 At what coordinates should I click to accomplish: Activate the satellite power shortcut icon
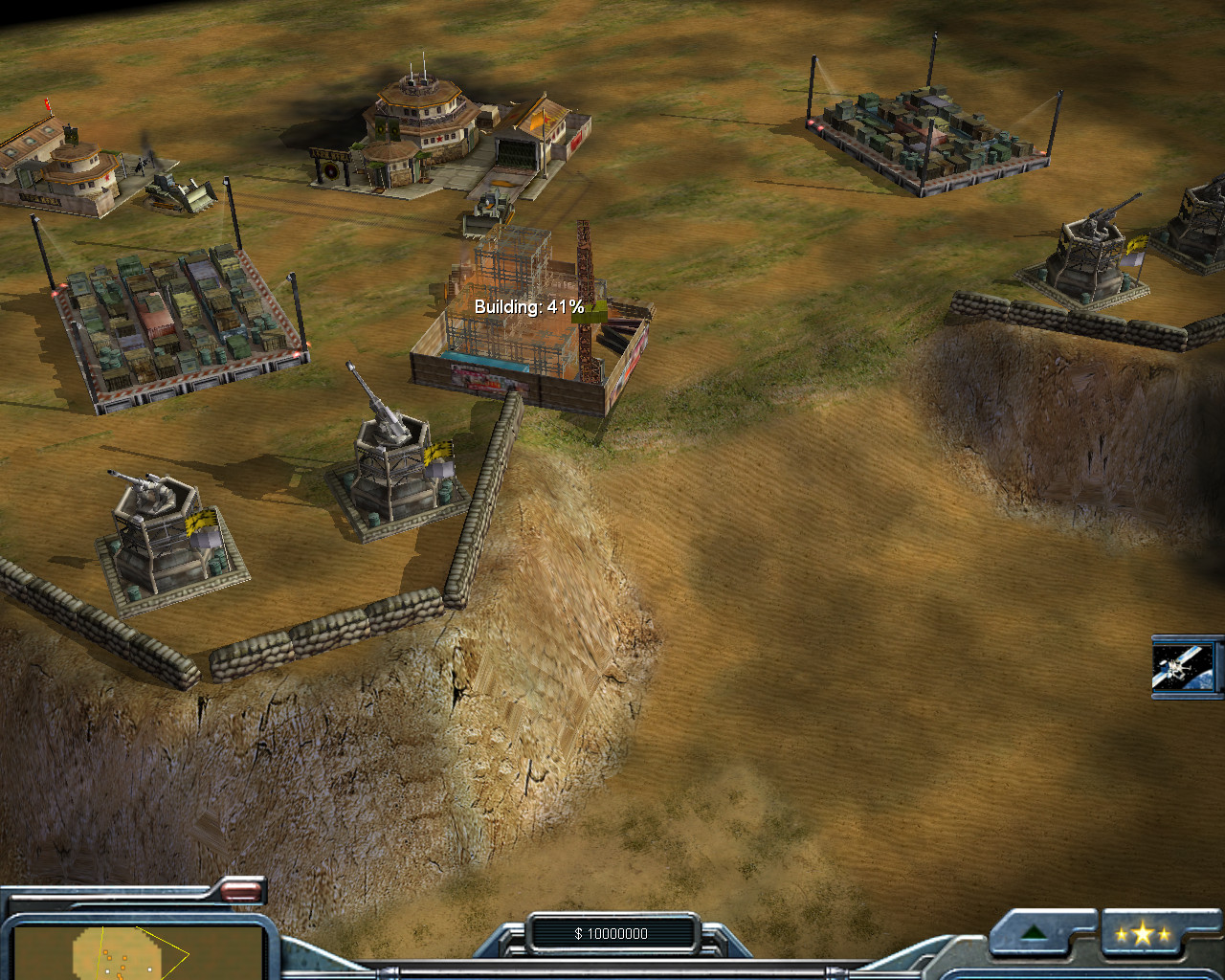(x=1184, y=666)
